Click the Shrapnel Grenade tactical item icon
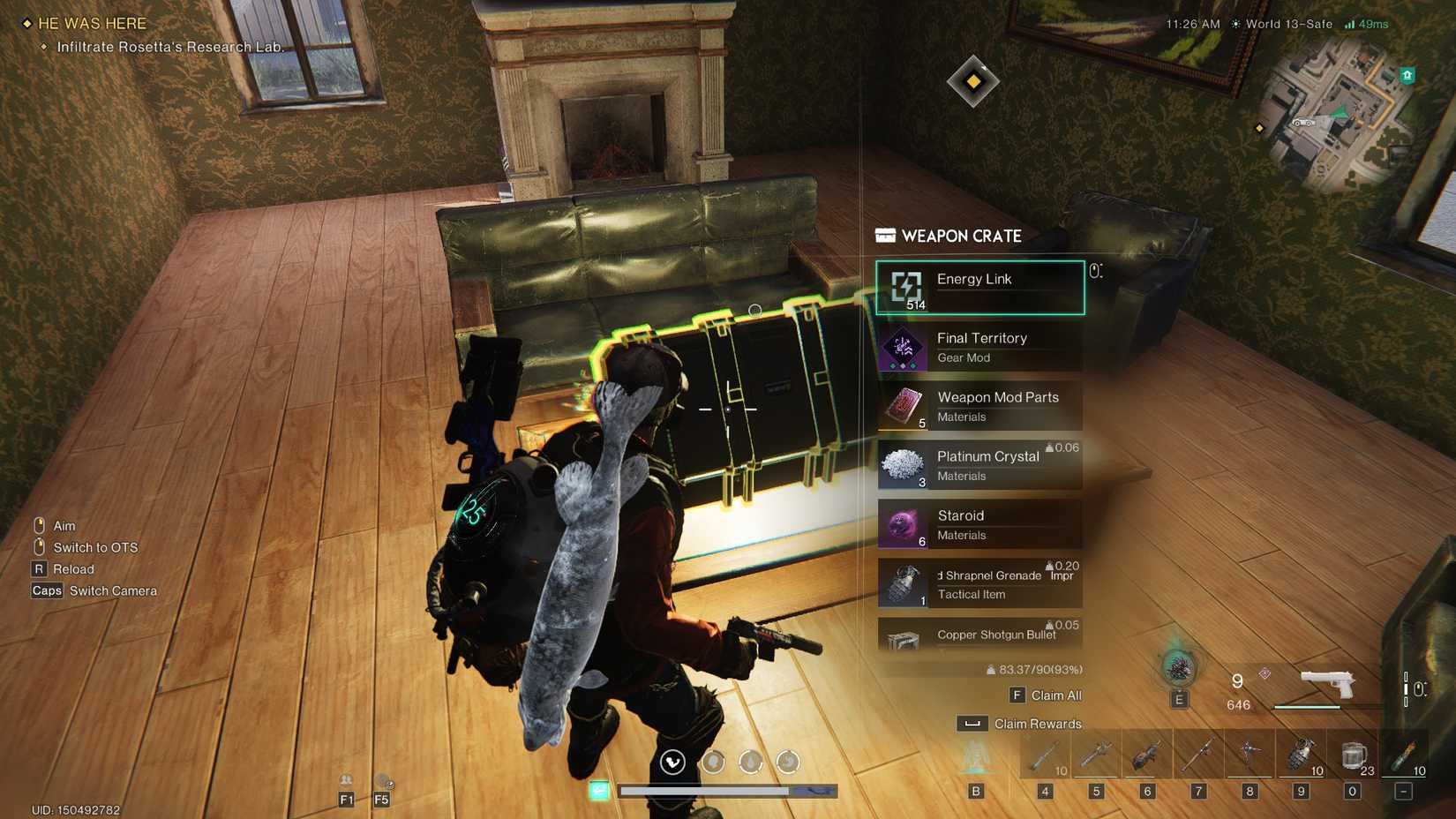Screen dimensions: 1456x819 (x=902, y=583)
